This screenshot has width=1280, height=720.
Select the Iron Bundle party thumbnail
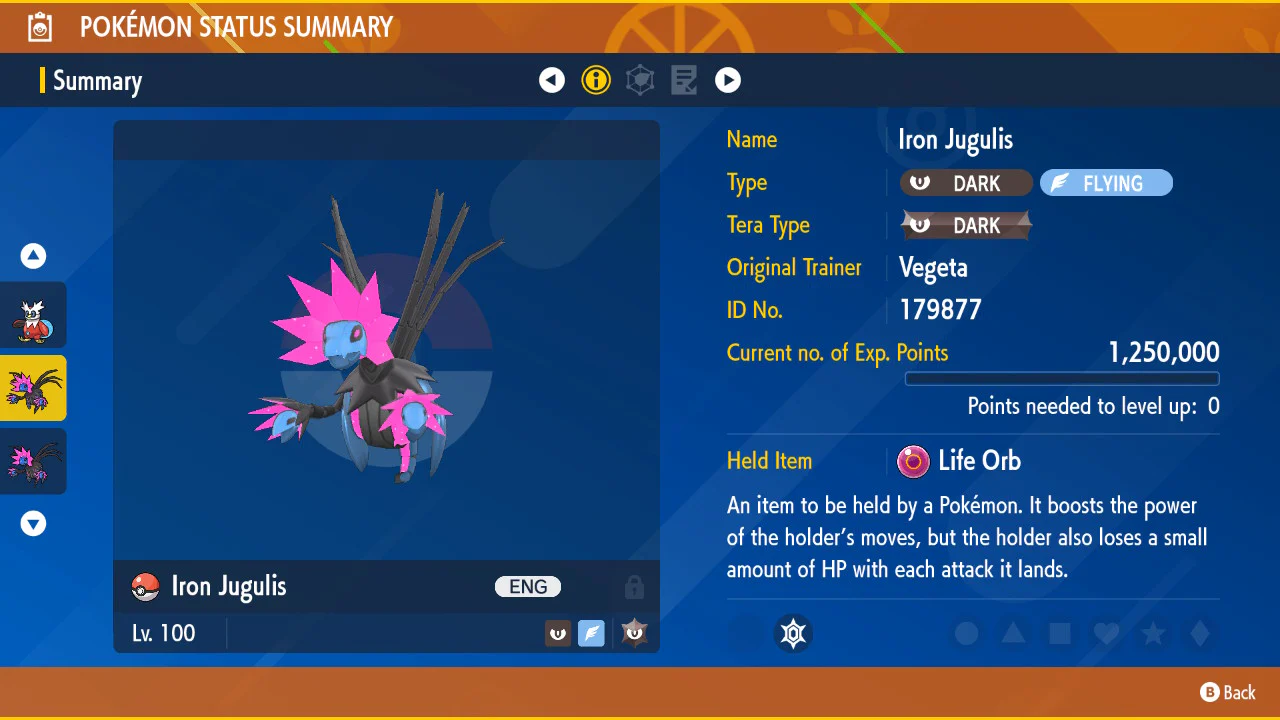click(x=34, y=315)
